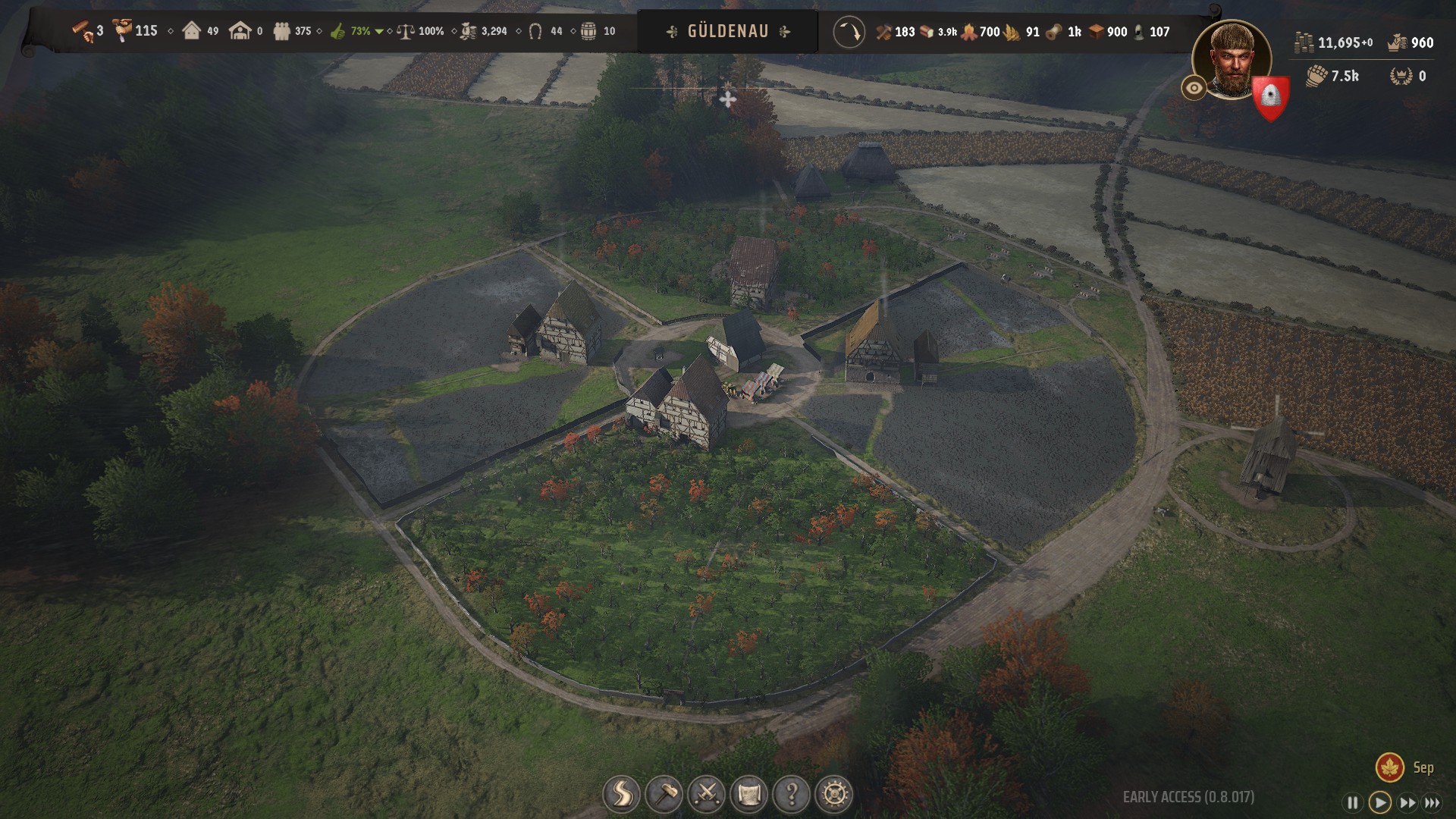Open the construction hammer menu
The width and height of the screenshot is (1456, 819).
pos(664,795)
